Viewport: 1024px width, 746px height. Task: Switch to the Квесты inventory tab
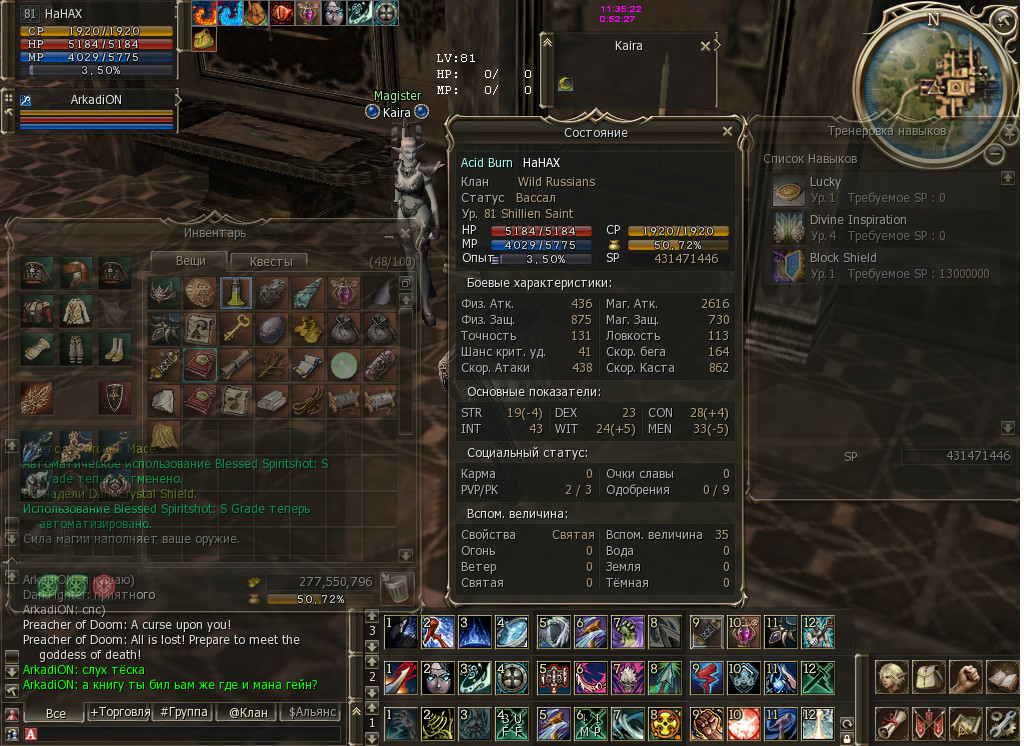point(271,261)
